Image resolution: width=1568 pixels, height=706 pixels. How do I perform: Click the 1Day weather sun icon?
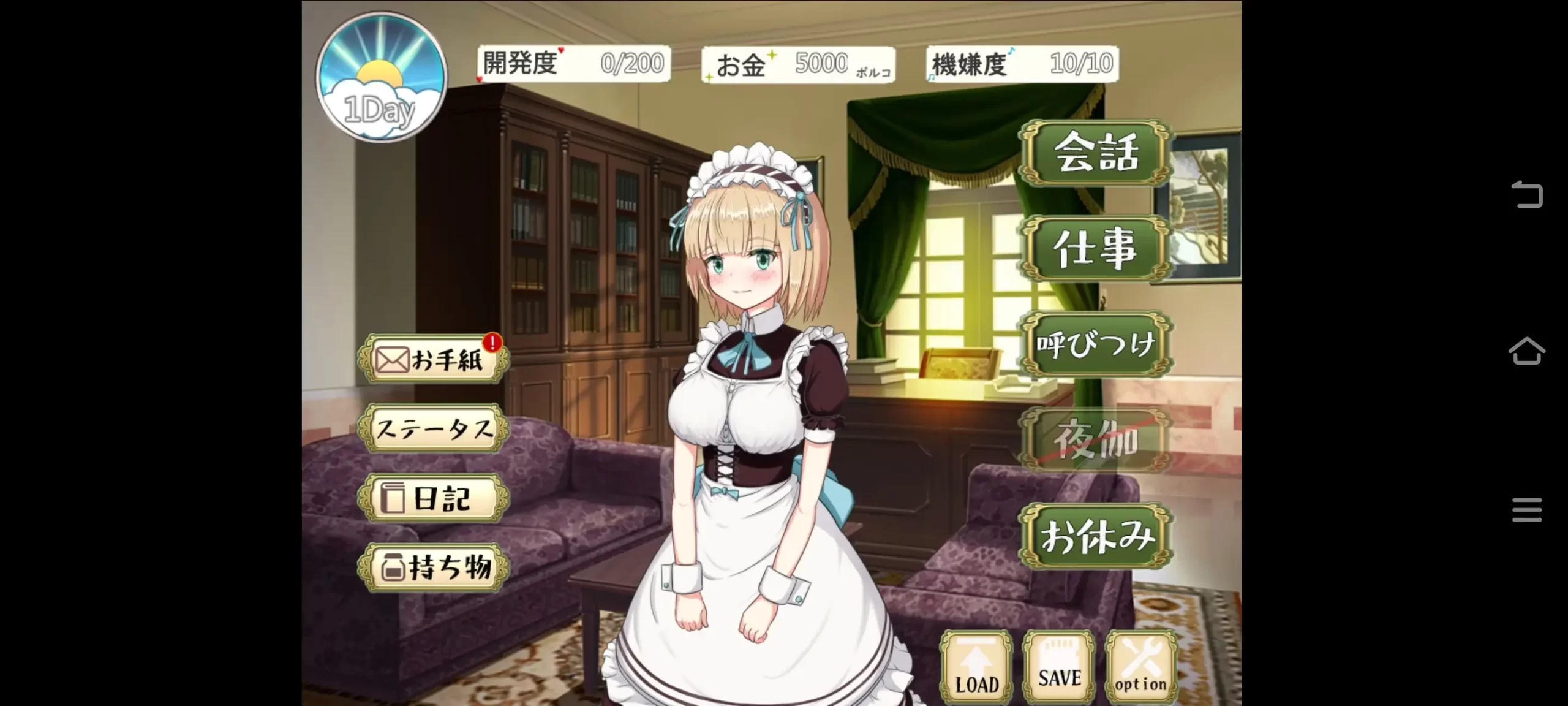tap(380, 77)
